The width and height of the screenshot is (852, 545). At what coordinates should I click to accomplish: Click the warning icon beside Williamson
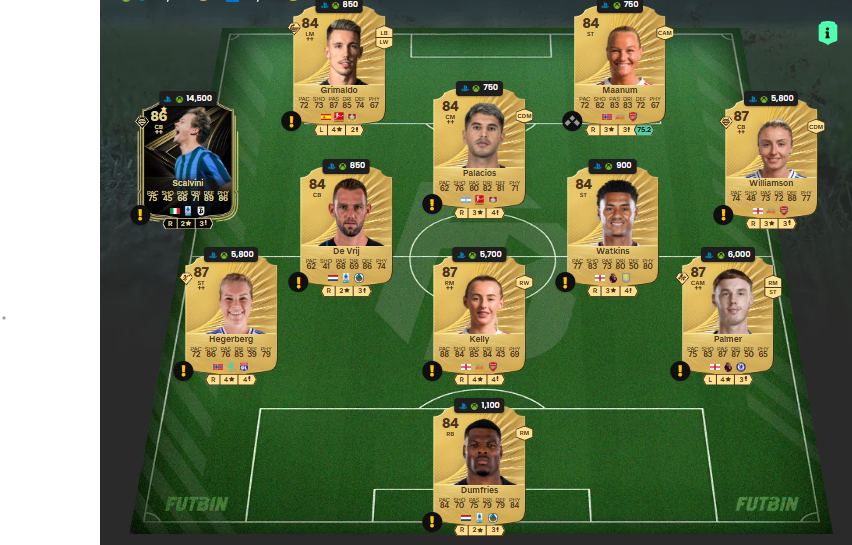coord(723,214)
